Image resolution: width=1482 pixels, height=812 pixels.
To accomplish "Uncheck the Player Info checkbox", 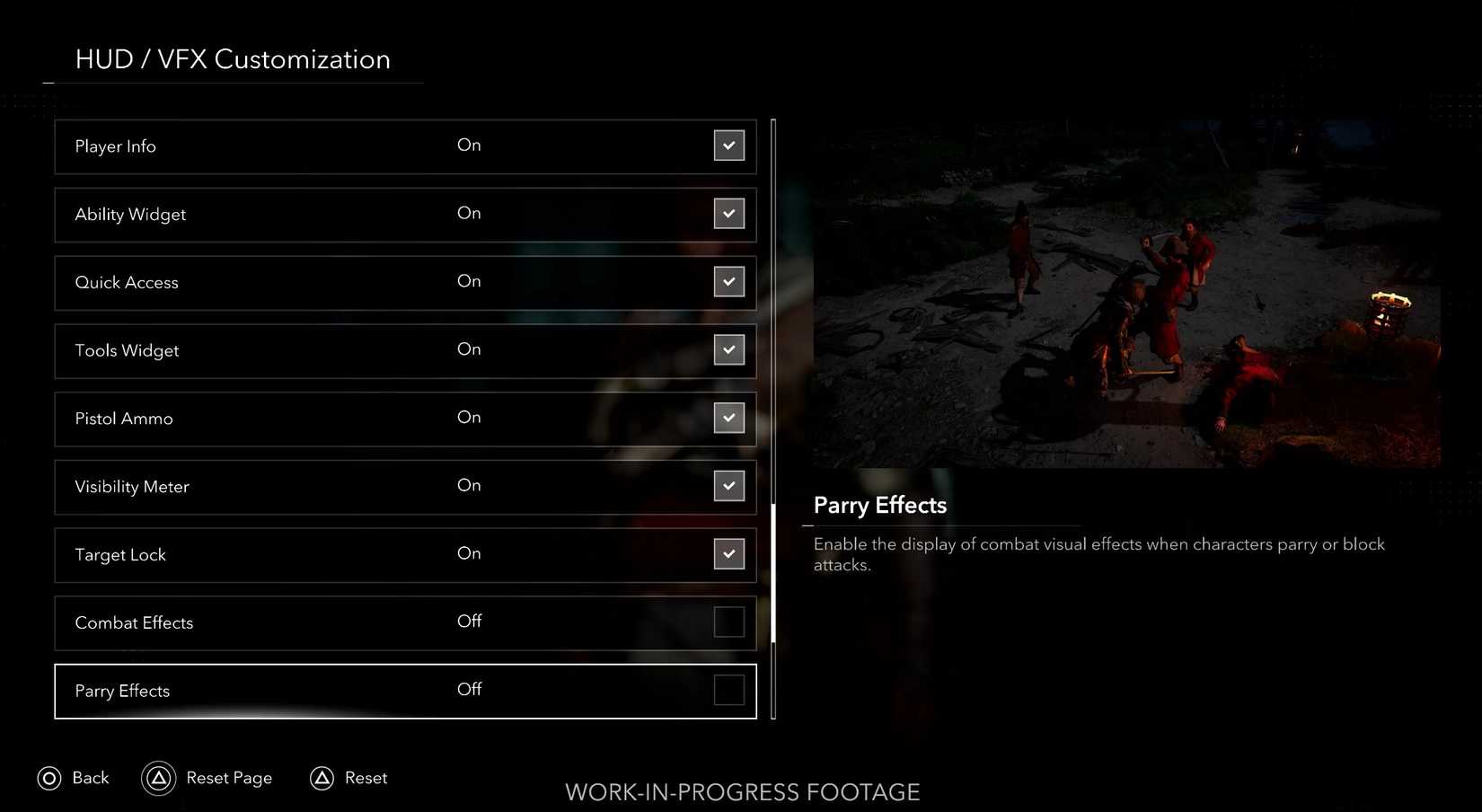I will pos(729,145).
